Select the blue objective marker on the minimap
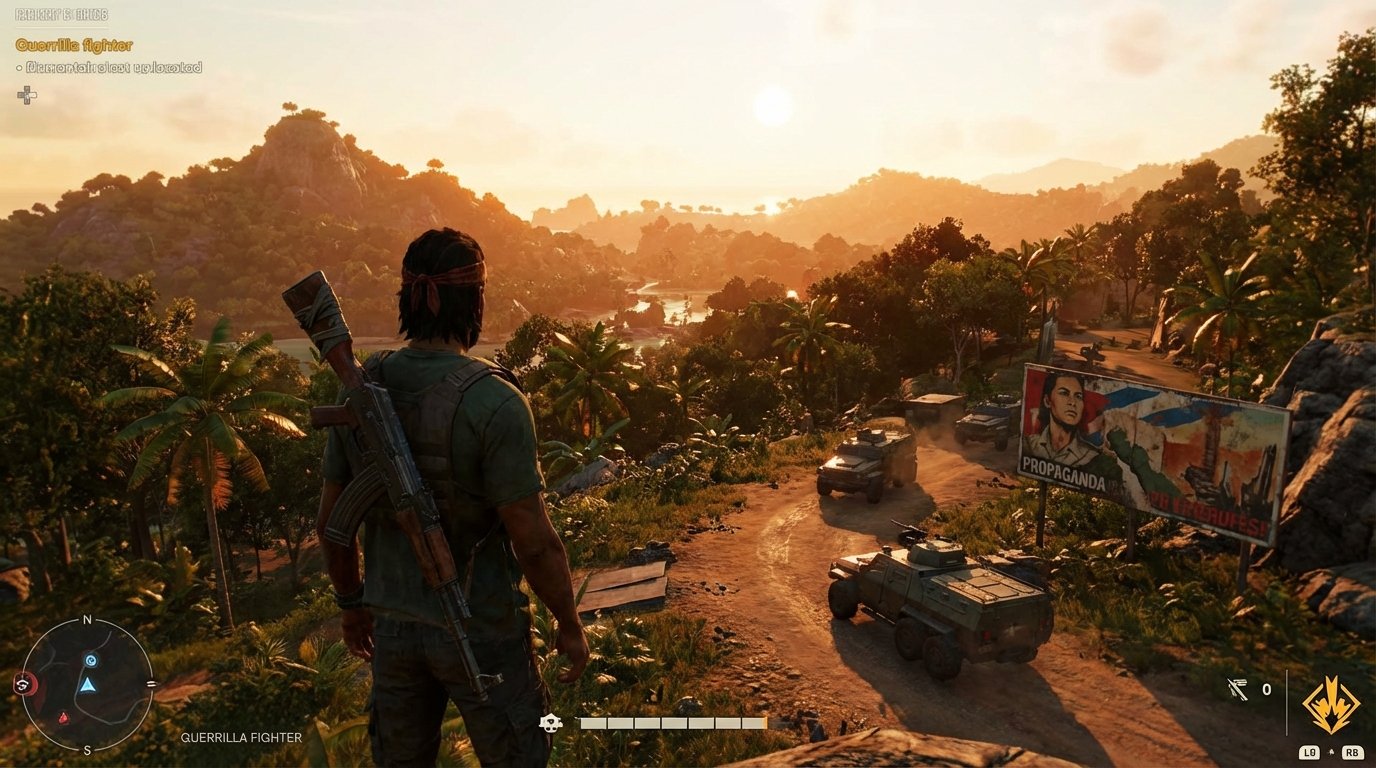The height and width of the screenshot is (768, 1376). [x=90, y=660]
